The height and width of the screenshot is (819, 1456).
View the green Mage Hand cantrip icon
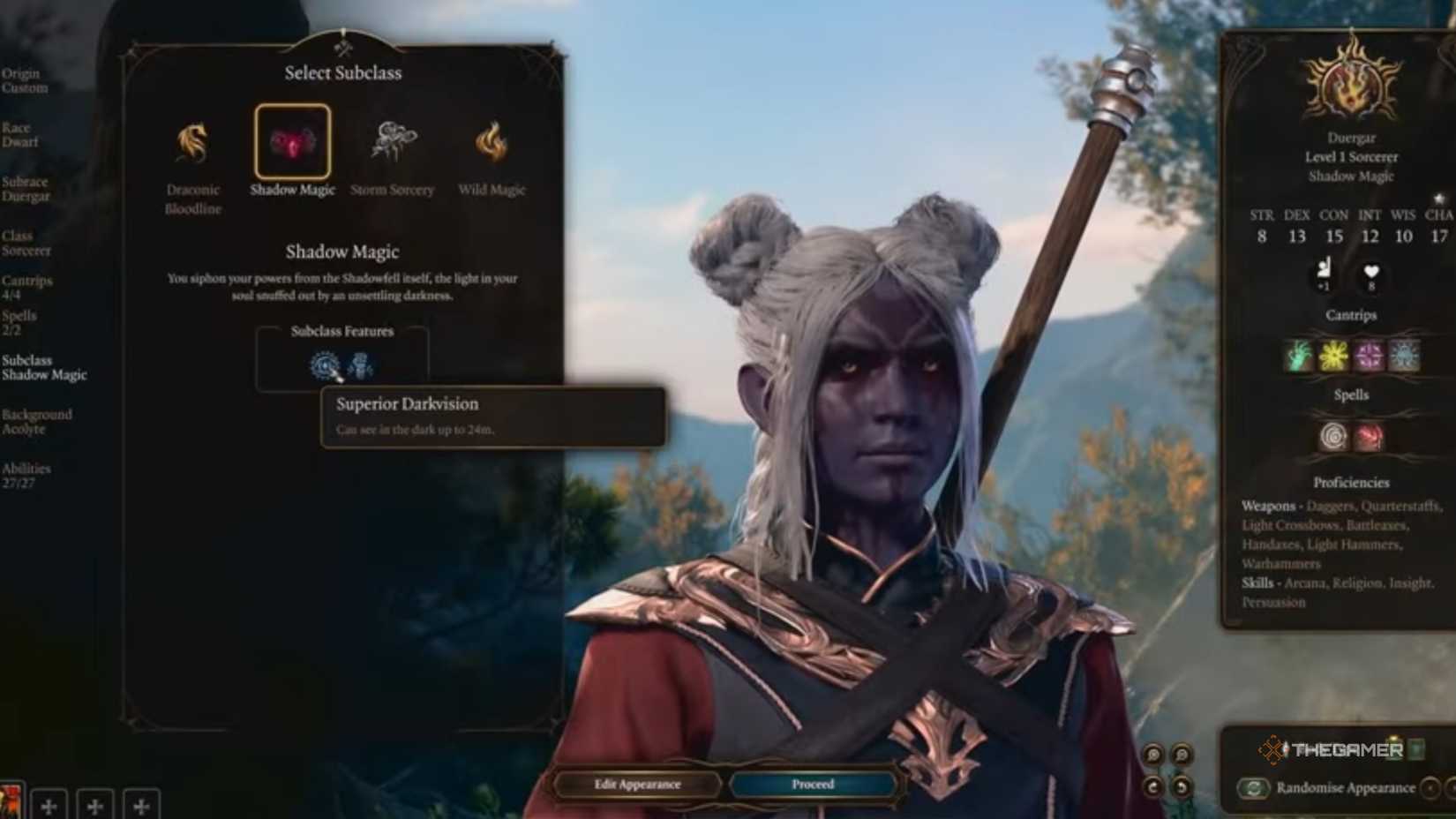click(1297, 356)
